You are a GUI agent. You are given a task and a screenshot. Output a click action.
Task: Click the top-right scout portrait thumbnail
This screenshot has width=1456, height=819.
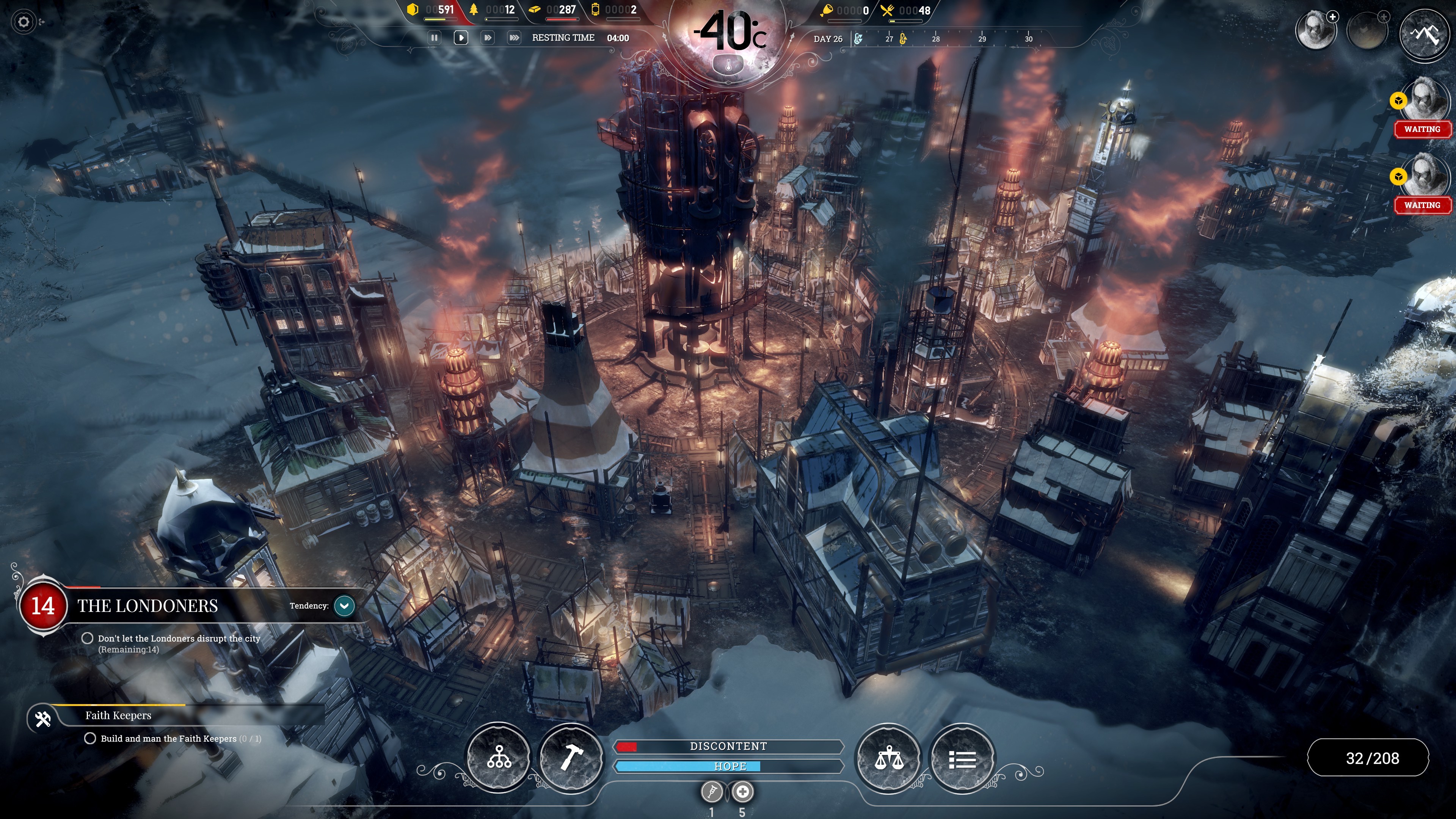[x=1315, y=30]
